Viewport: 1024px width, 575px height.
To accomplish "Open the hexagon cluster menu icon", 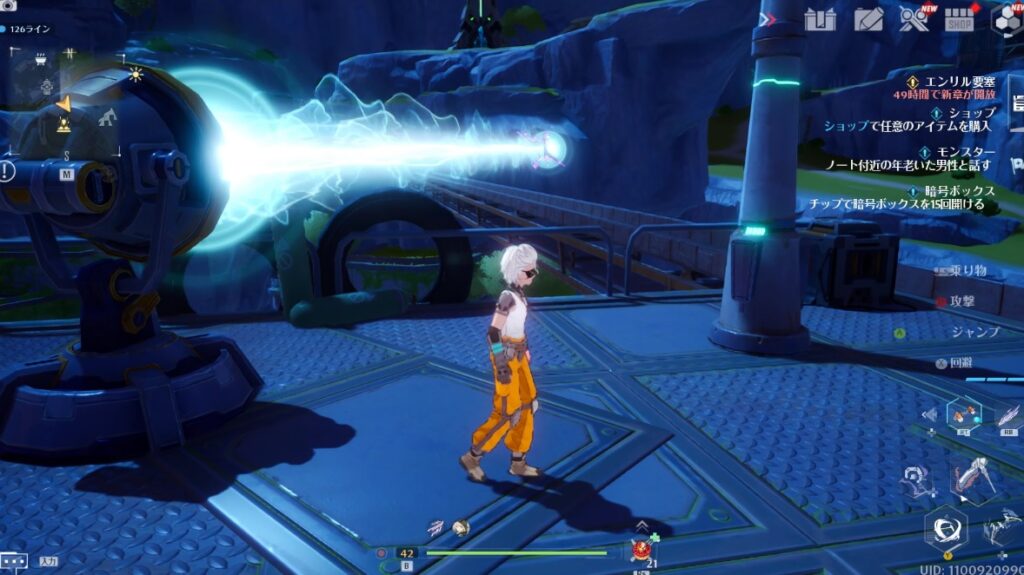I will 1006,19.
